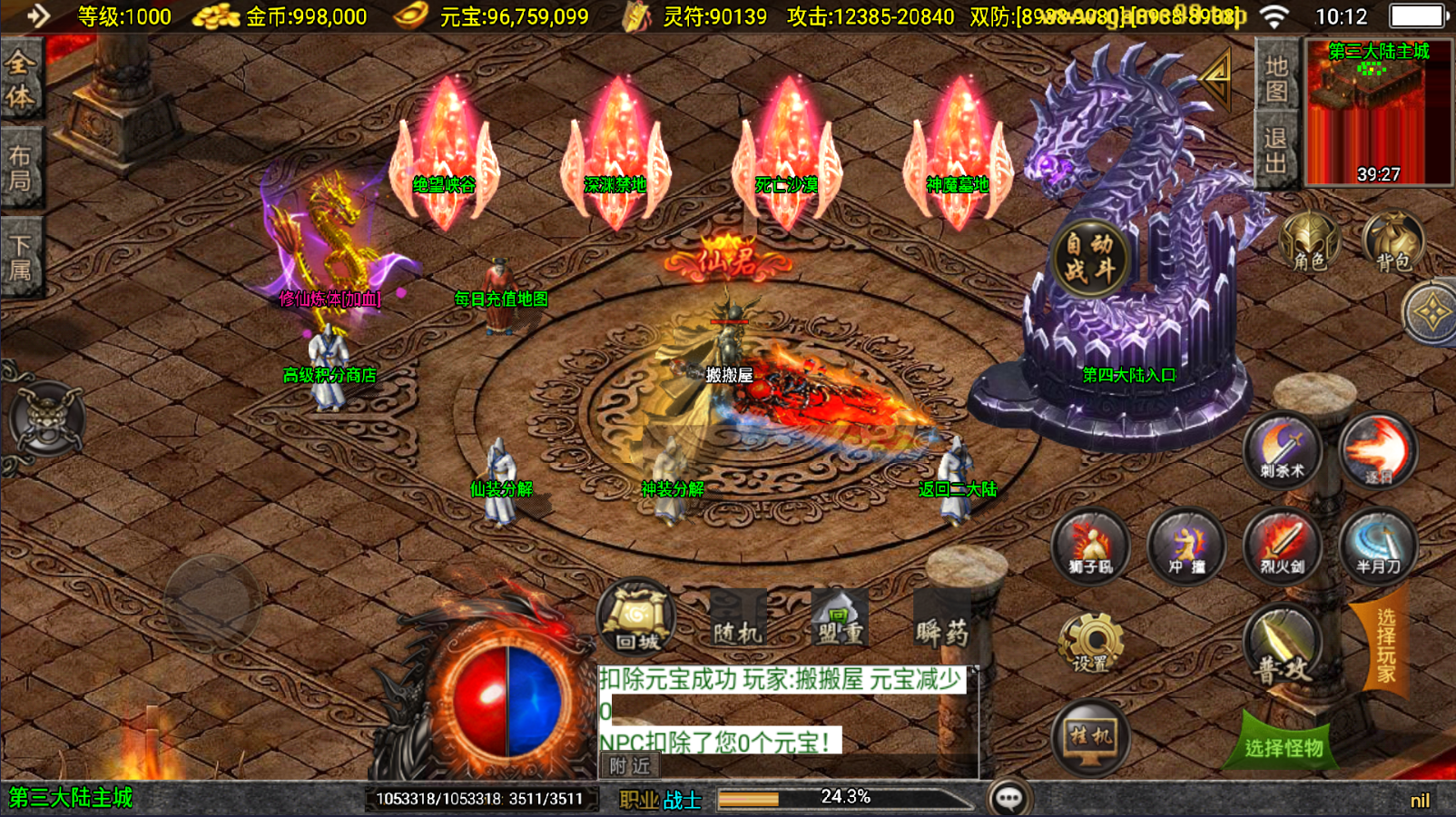Activate the 烈火剑 skill
This screenshot has width=1456, height=817.
(x=1282, y=546)
